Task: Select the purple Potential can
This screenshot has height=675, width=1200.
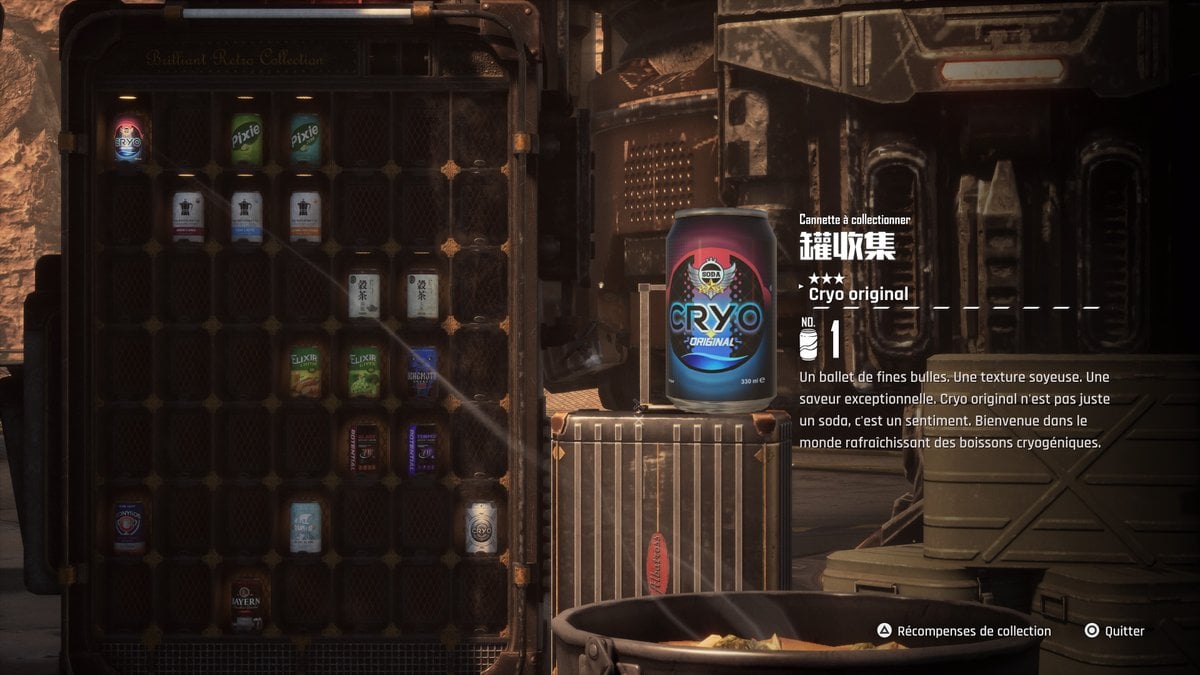Action: click(x=423, y=448)
